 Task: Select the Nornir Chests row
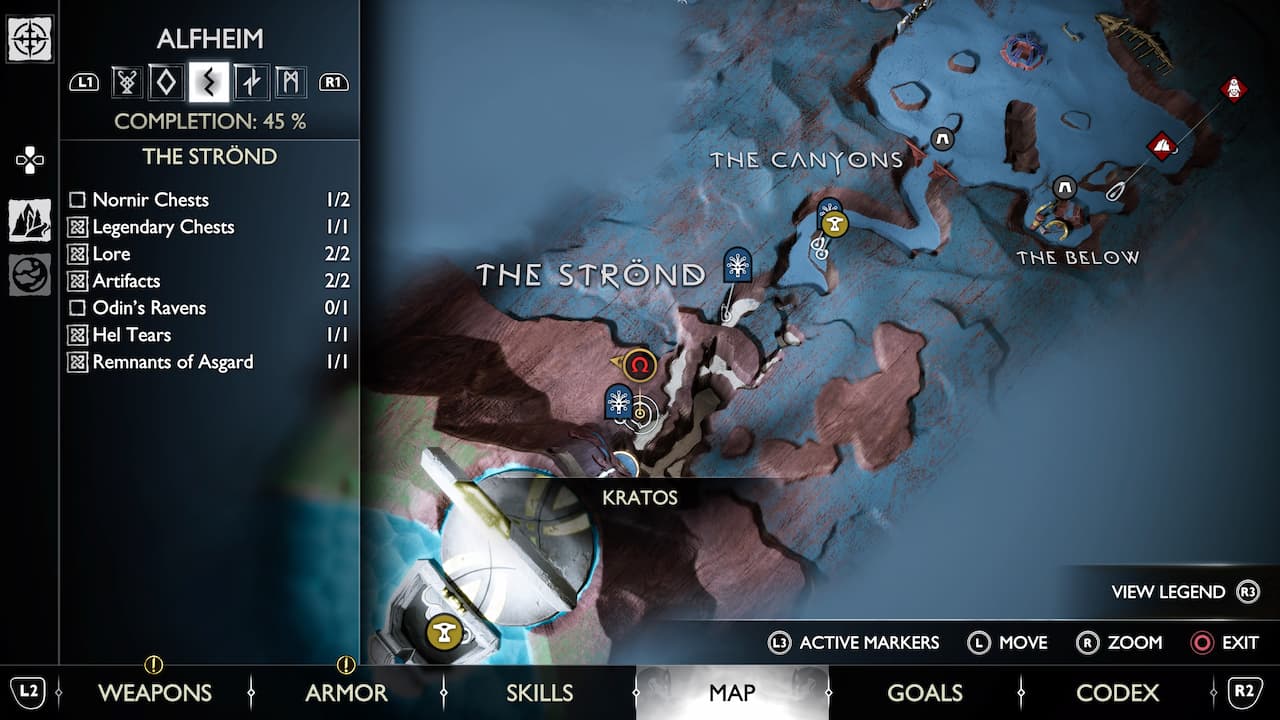(x=208, y=200)
